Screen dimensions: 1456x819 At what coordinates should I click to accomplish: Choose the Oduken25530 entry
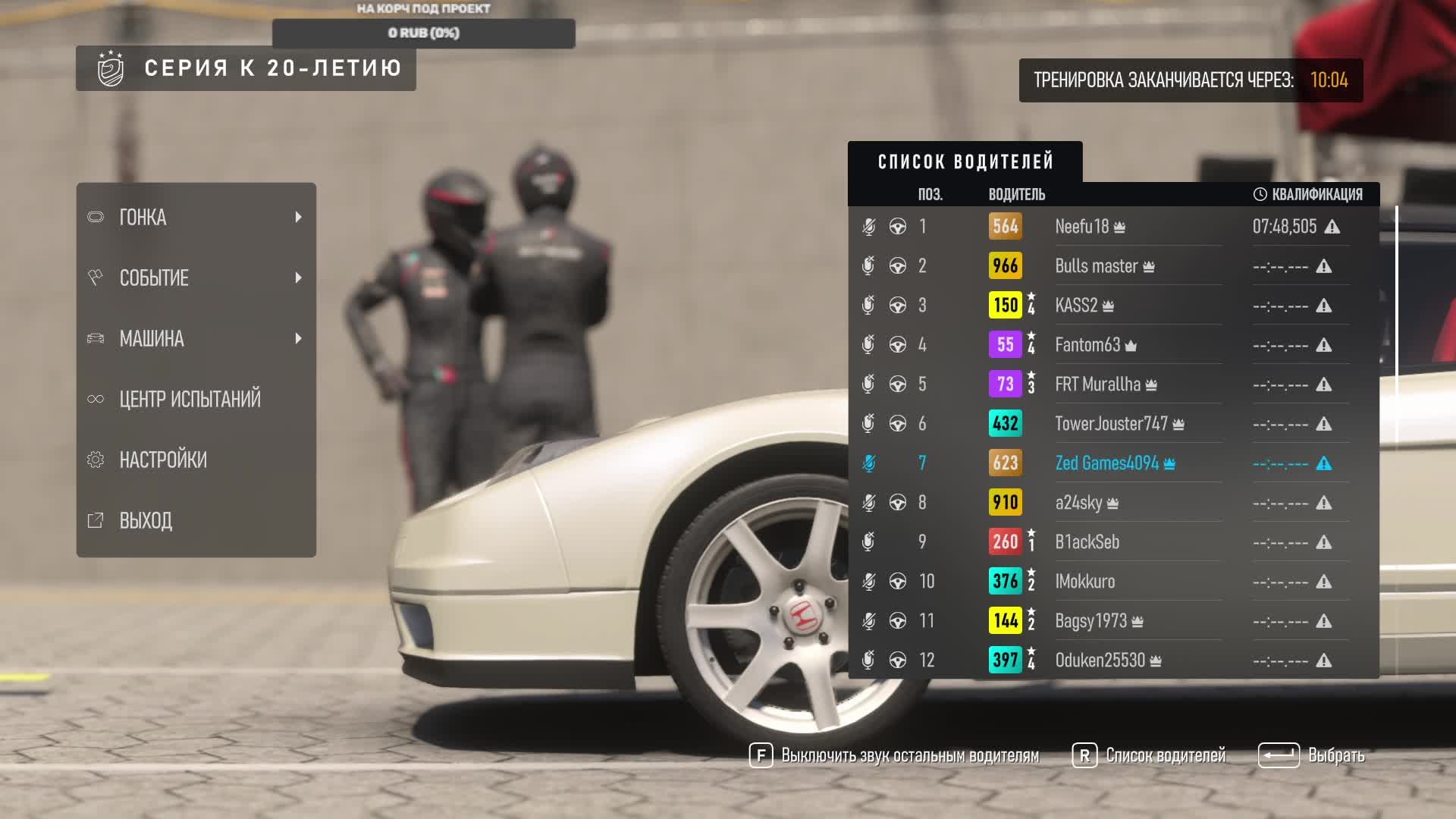pyautogui.click(x=1100, y=661)
